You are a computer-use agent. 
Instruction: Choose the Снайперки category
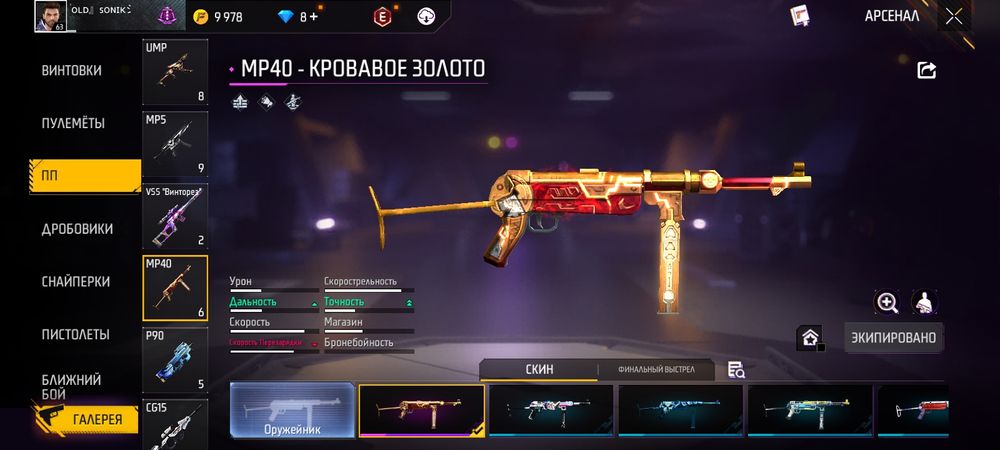click(x=76, y=282)
